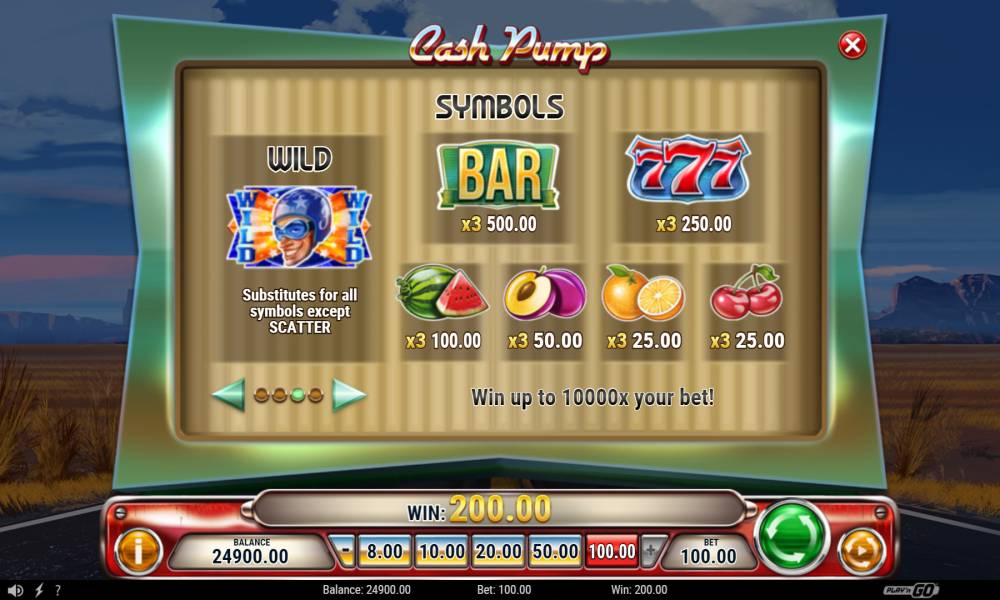Toggle fast play with the lightning icon
Screen dimensions: 1000x600
pos(39,590)
